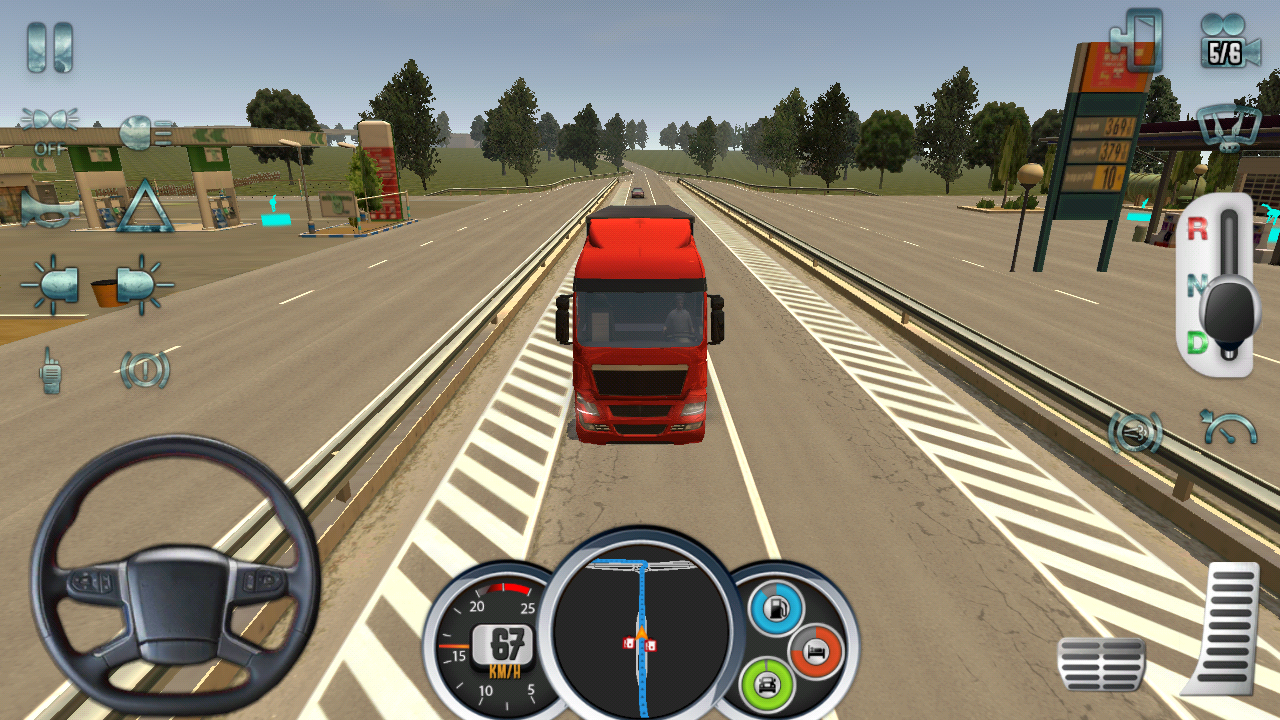Activate the engine retarder brake icon
The height and width of the screenshot is (720, 1280).
[1136, 431]
